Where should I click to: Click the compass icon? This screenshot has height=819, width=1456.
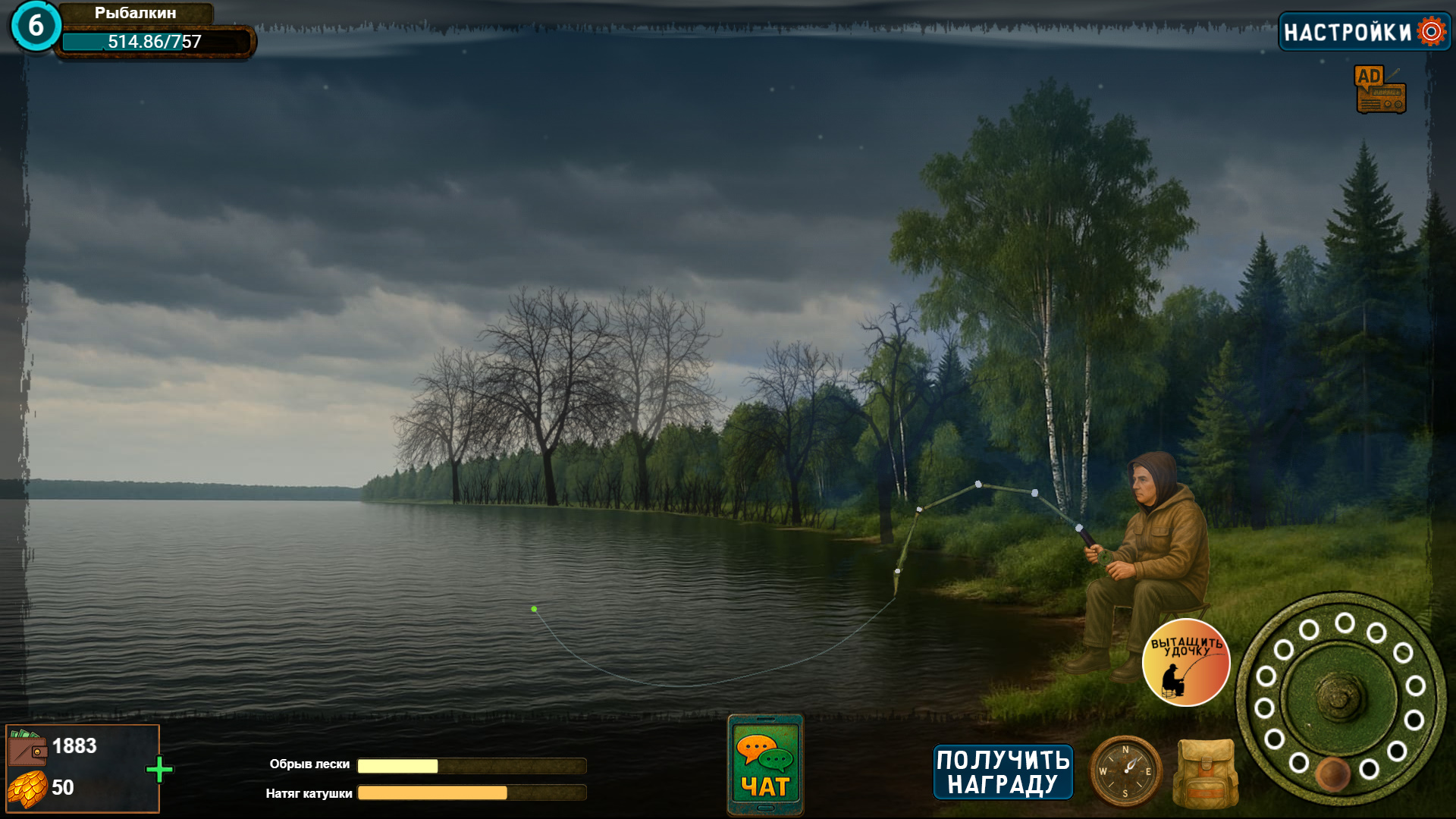click(x=1126, y=770)
